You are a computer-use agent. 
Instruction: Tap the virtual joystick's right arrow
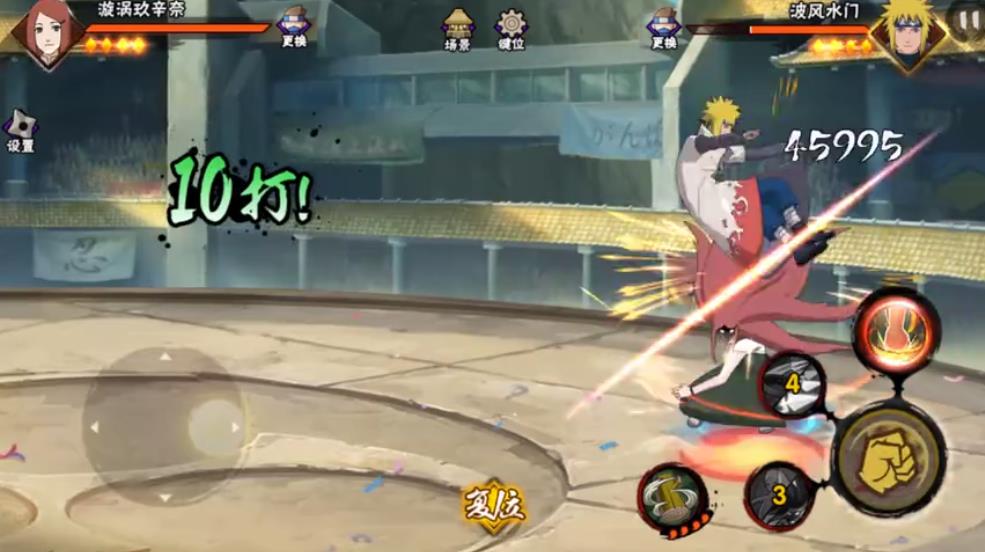235,427
